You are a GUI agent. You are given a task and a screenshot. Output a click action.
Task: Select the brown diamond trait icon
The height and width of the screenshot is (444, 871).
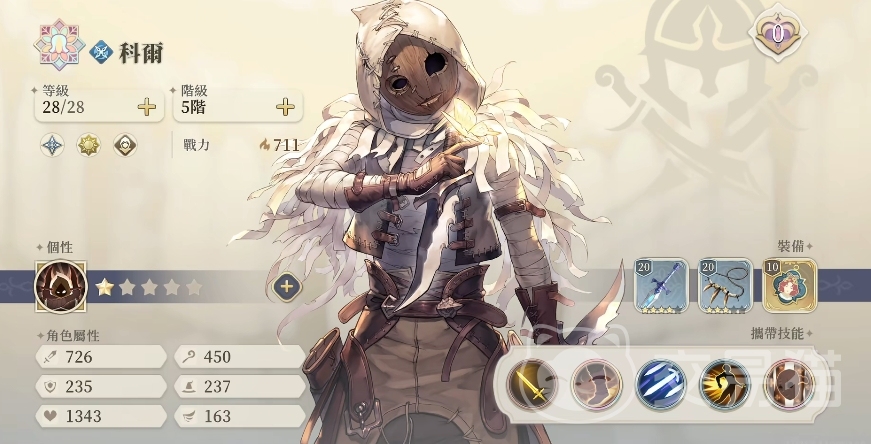click(x=125, y=145)
